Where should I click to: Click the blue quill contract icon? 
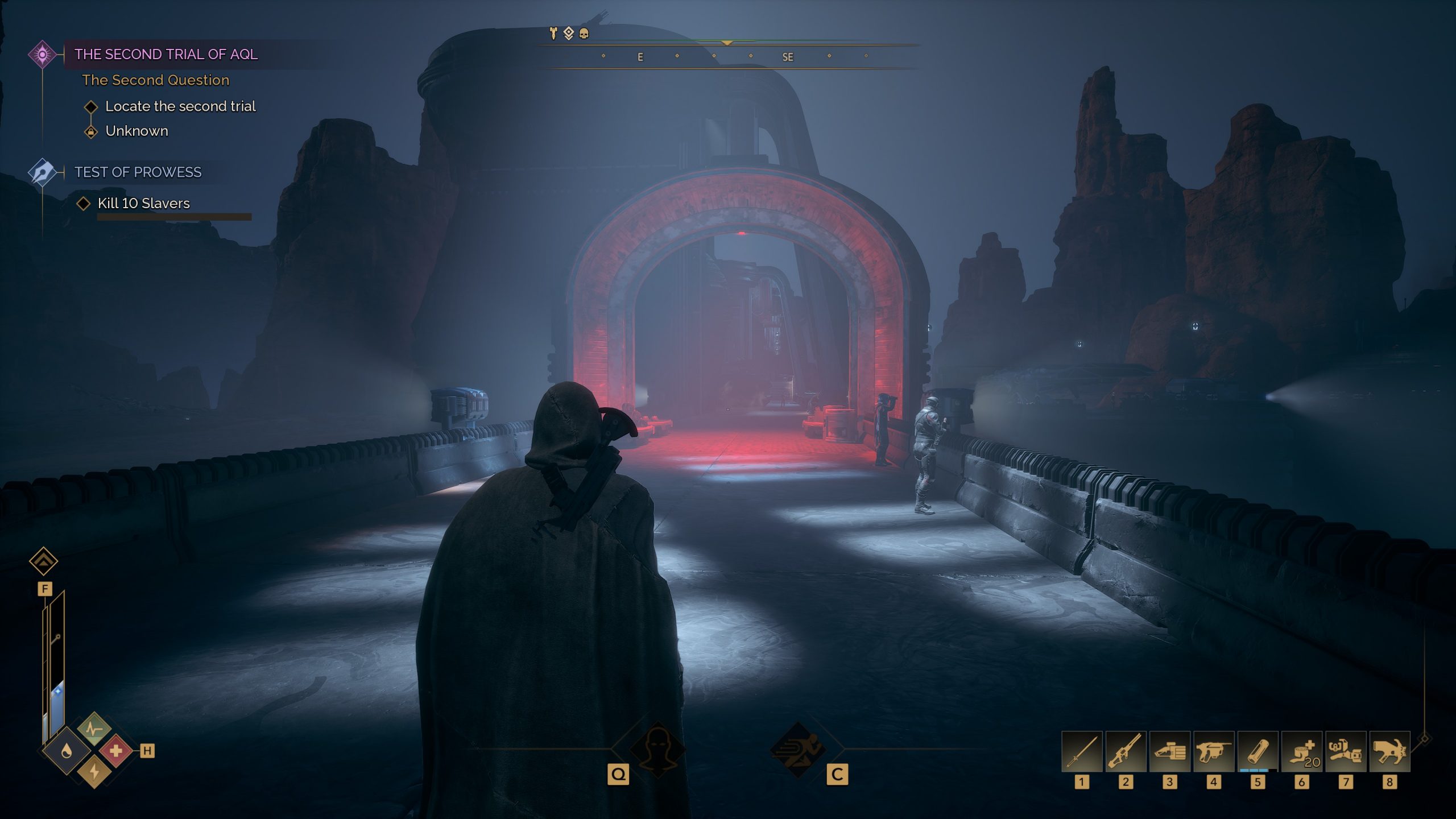(x=43, y=172)
